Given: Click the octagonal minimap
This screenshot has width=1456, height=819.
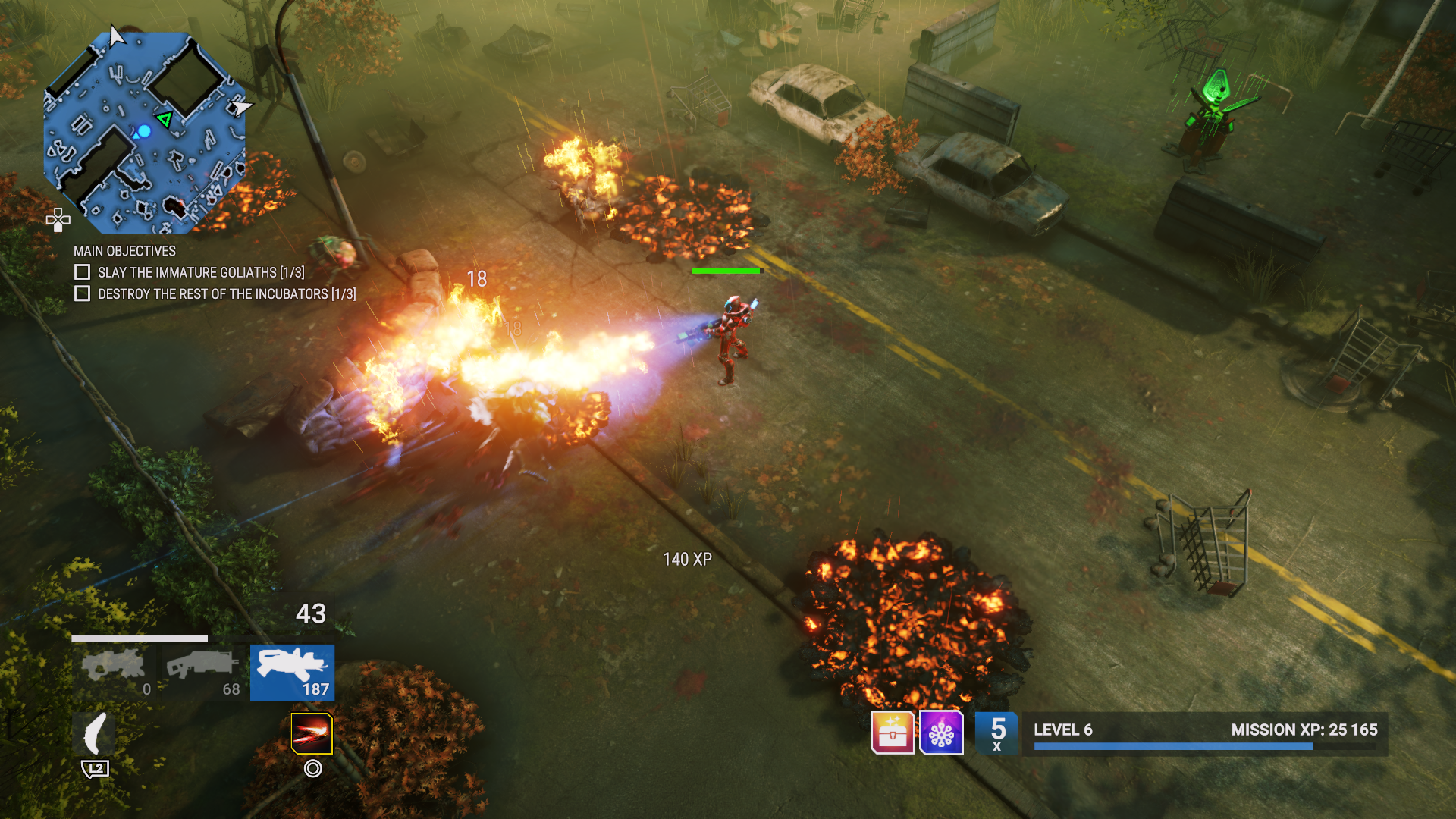Looking at the screenshot, I should coord(144,133).
